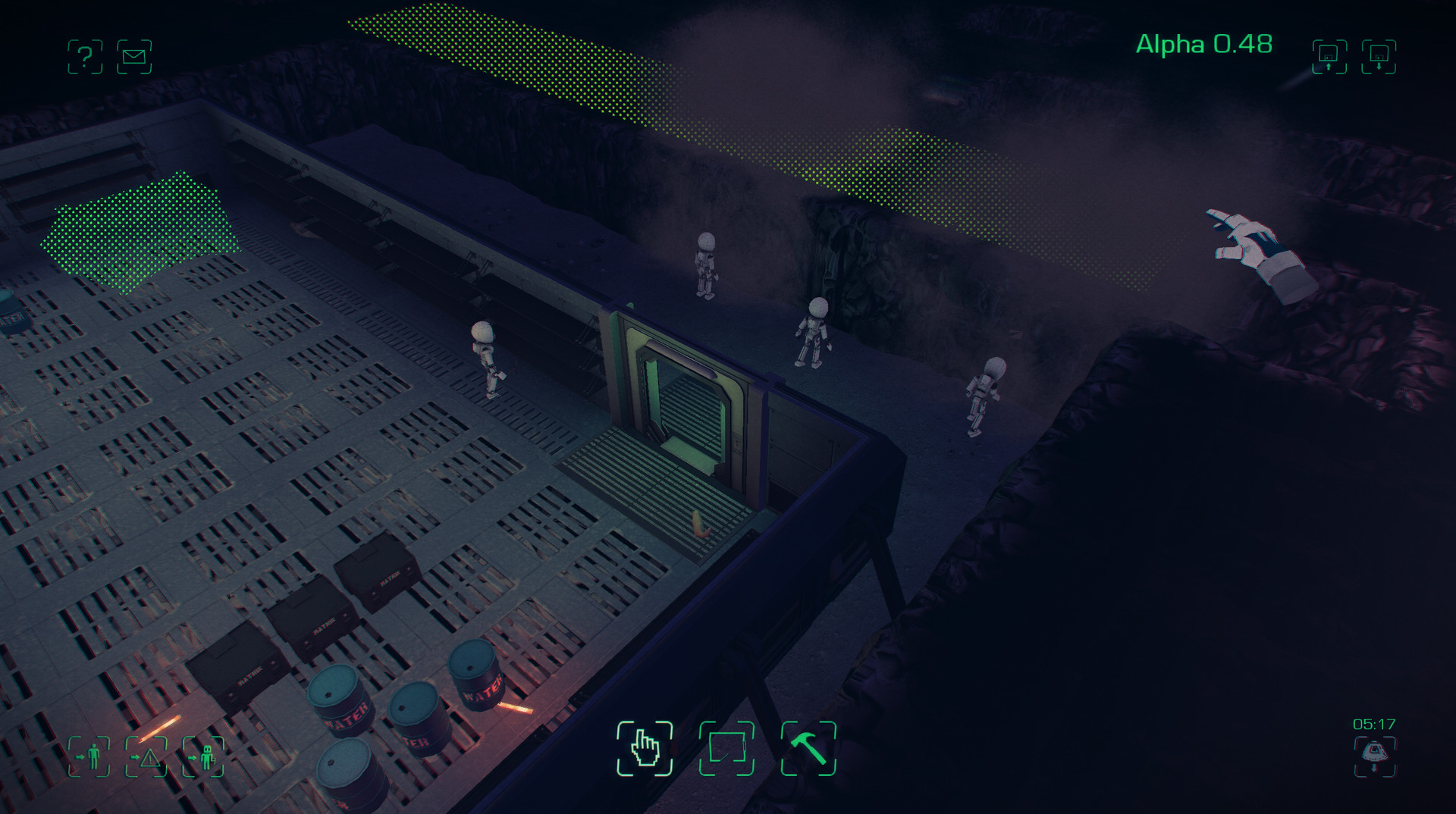
Task: Open the mail tab next to help
Action: pos(133,55)
